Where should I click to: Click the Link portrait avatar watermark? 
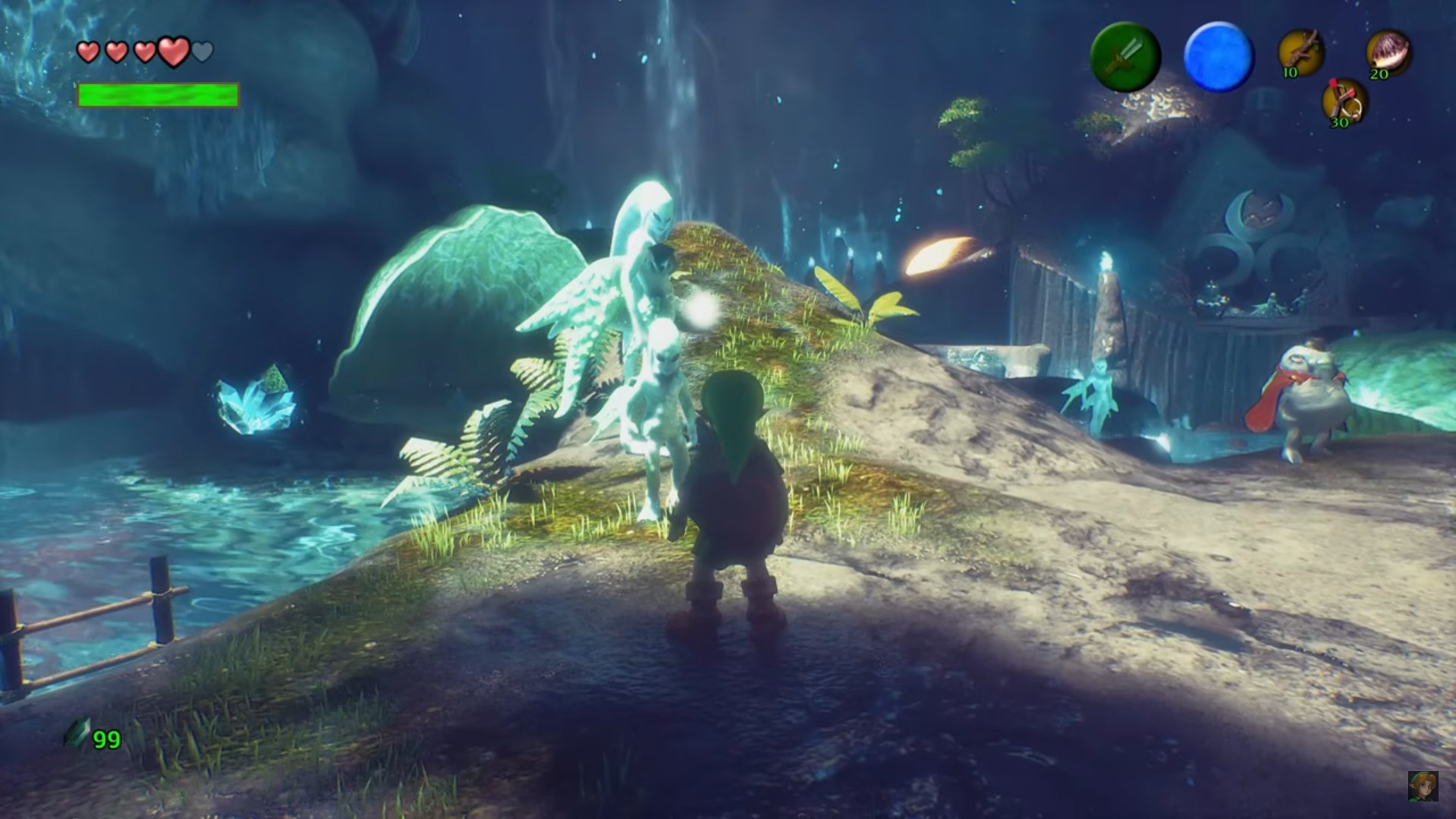(1423, 786)
